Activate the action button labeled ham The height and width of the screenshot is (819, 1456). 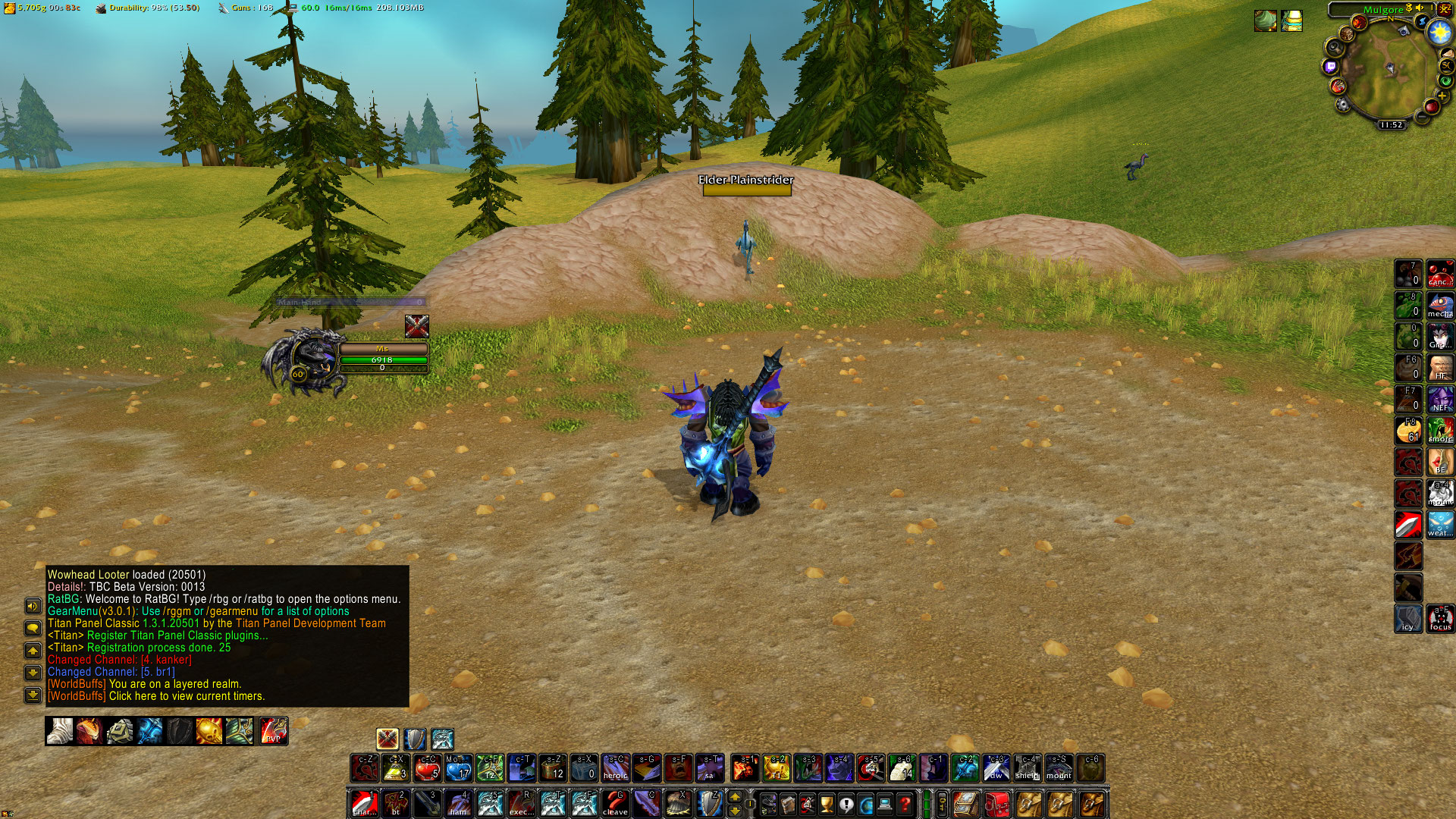(x=458, y=803)
